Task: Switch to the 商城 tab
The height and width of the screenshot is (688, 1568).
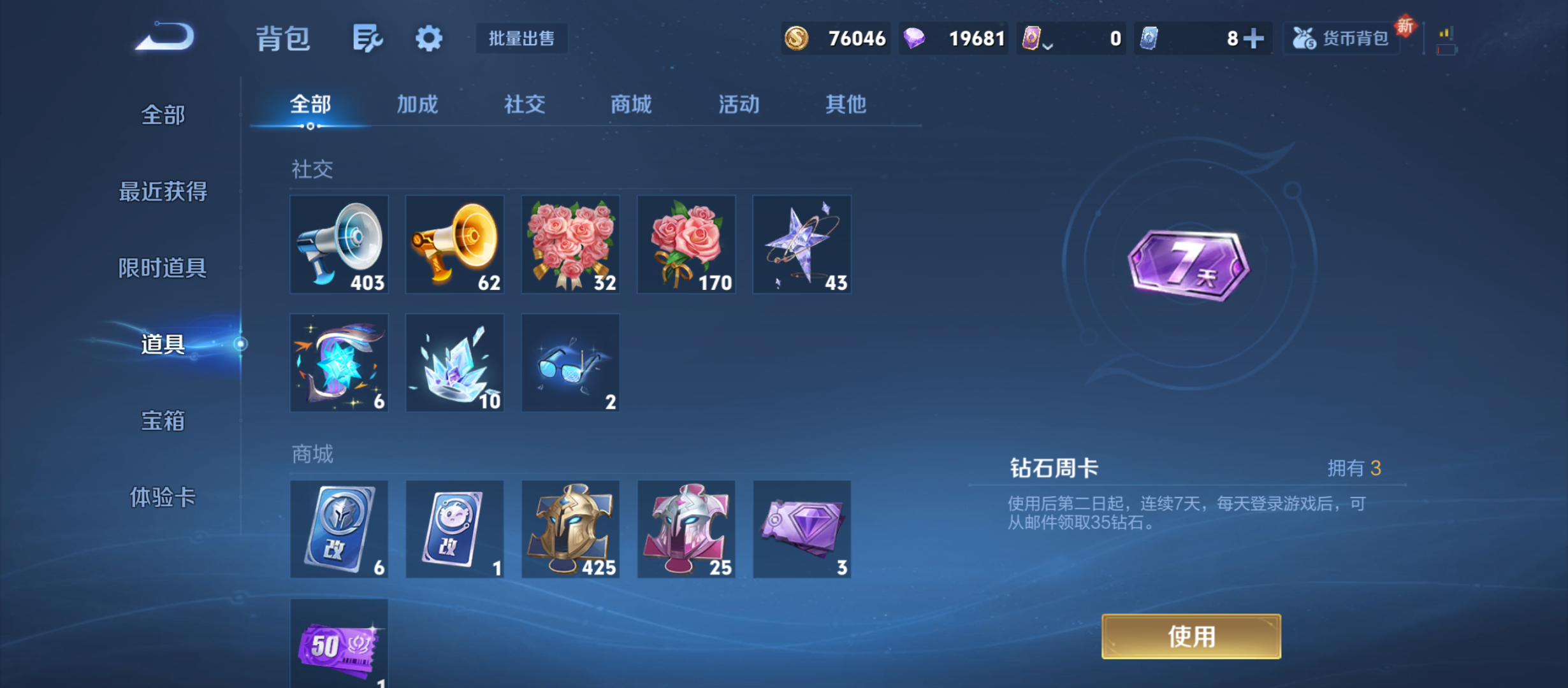Action: pos(630,104)
